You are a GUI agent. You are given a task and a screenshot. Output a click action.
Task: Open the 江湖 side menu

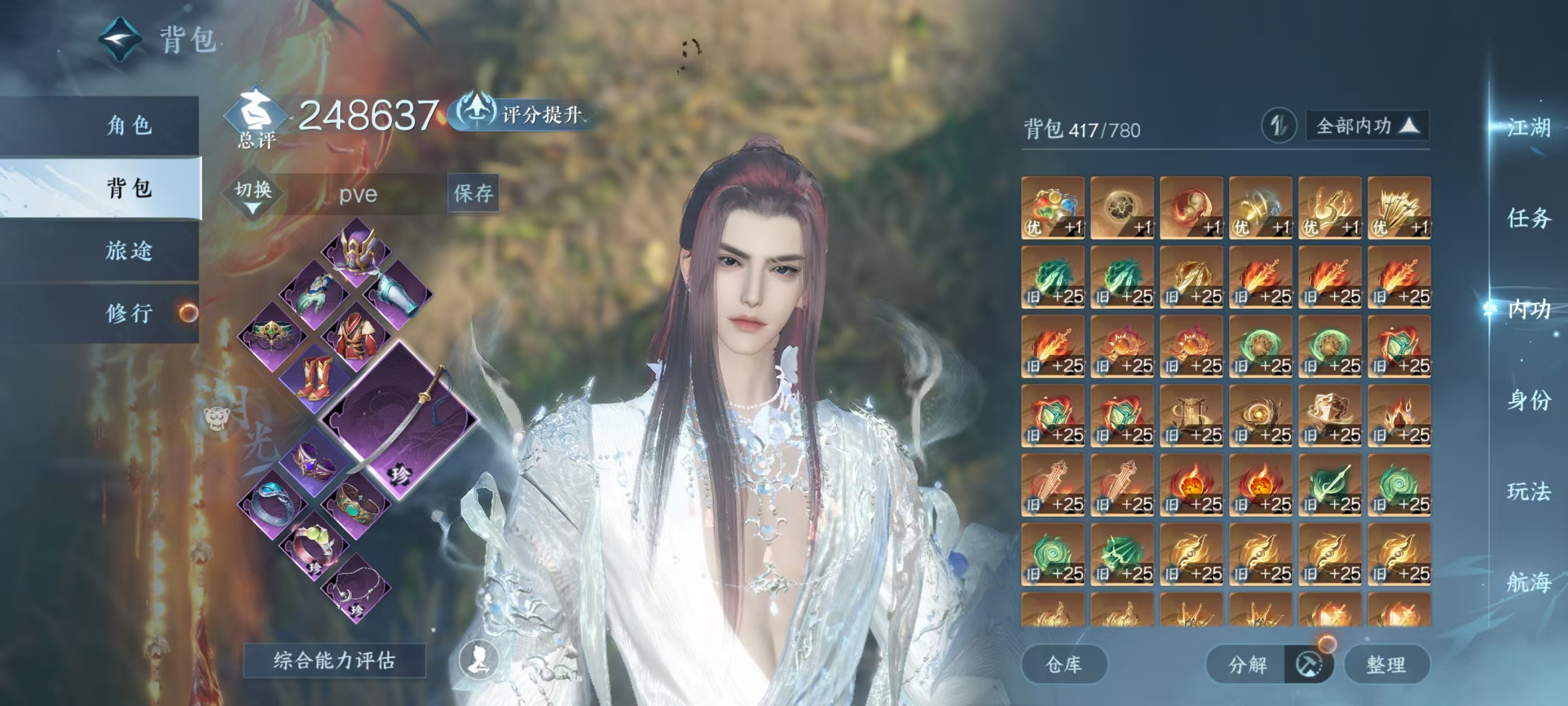(1528, 127)
